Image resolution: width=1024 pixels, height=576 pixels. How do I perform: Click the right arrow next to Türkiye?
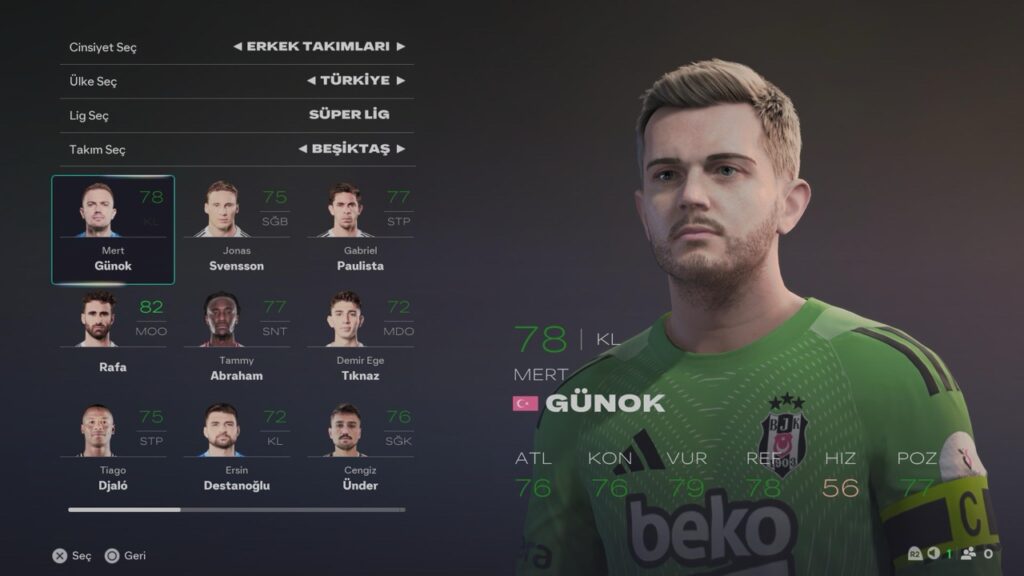click(400, 81)
